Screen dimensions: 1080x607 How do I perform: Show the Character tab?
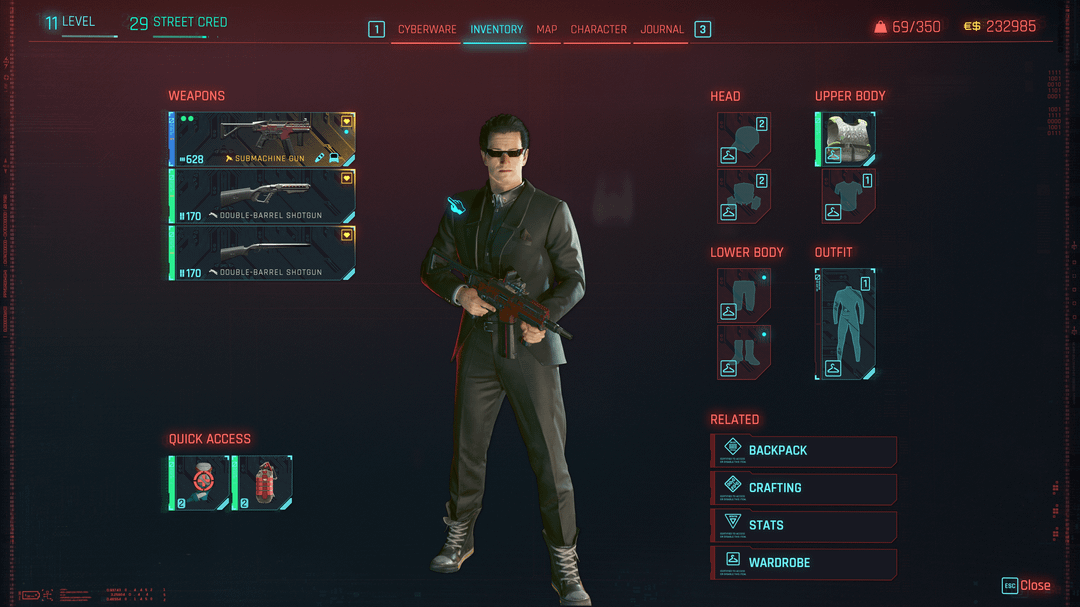click(x=598, y=30)
